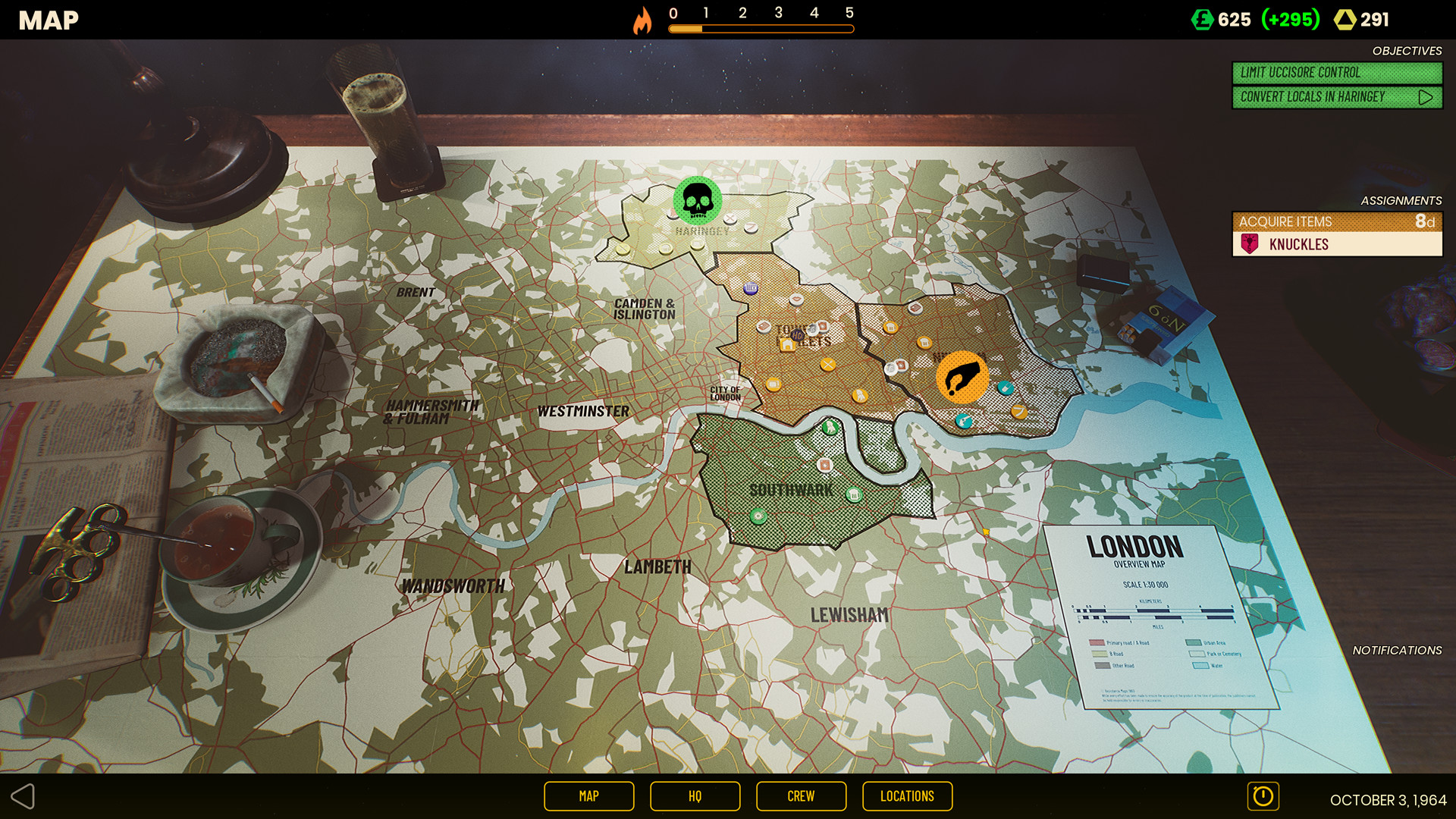Screen dimensions: 1456x819
Task: Select the crossed cutlery restaurant icon
Action: coord(827,365)
